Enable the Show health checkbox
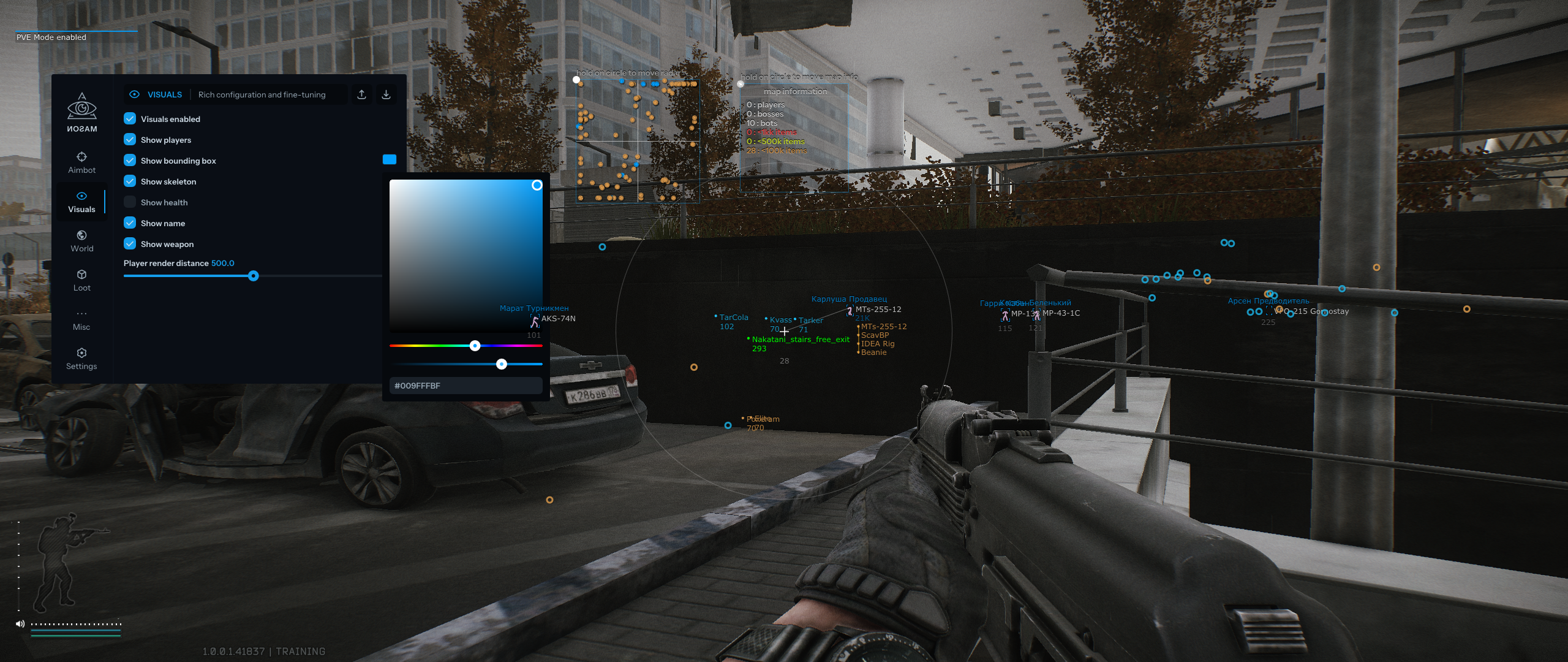This screenshot has height=662, width=1568. coord(130,202)
